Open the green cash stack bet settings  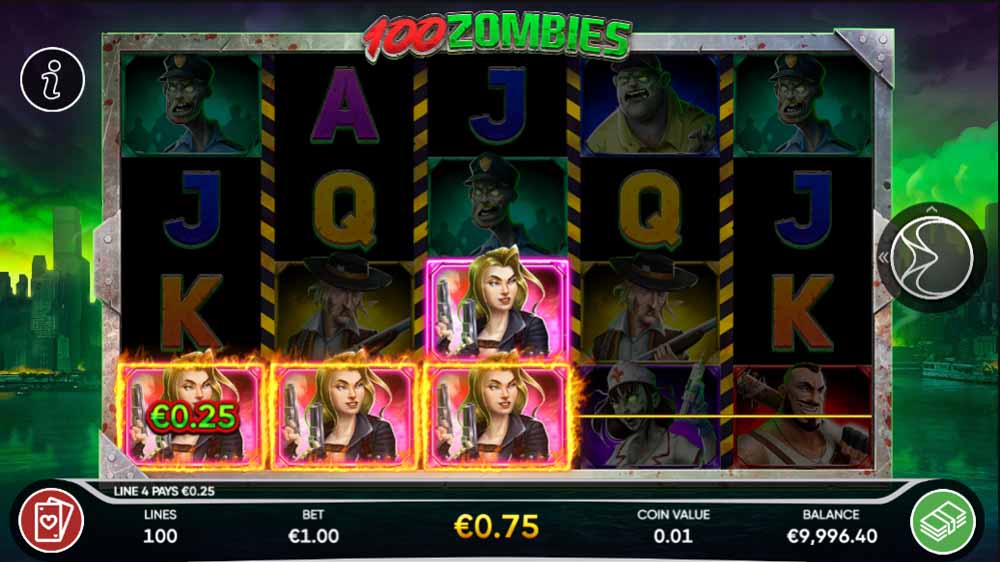pos(943,523)
